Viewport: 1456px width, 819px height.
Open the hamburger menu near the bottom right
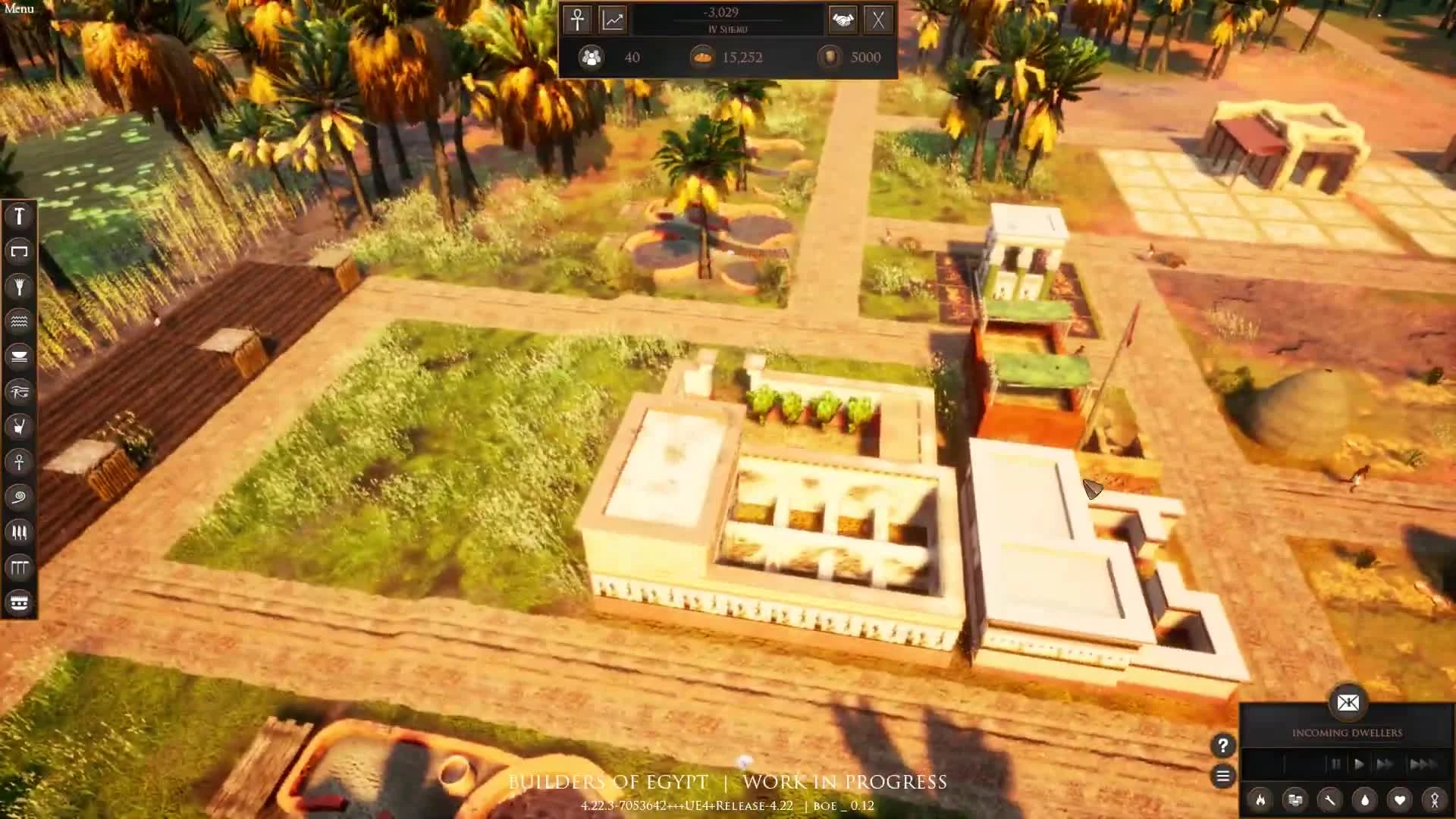(1223, 777)
